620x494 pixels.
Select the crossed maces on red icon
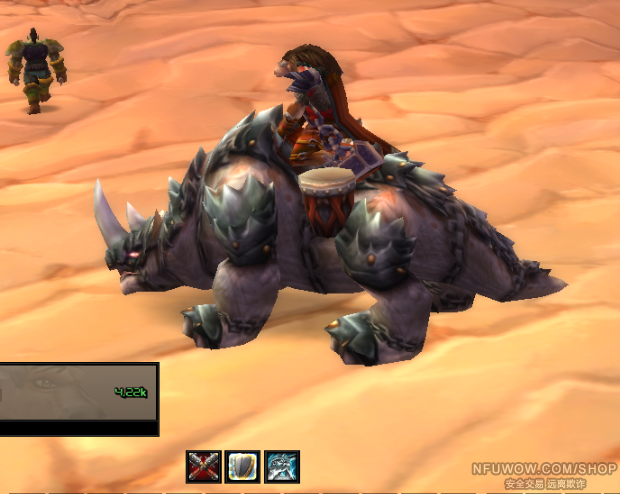(x=203, y=467)
